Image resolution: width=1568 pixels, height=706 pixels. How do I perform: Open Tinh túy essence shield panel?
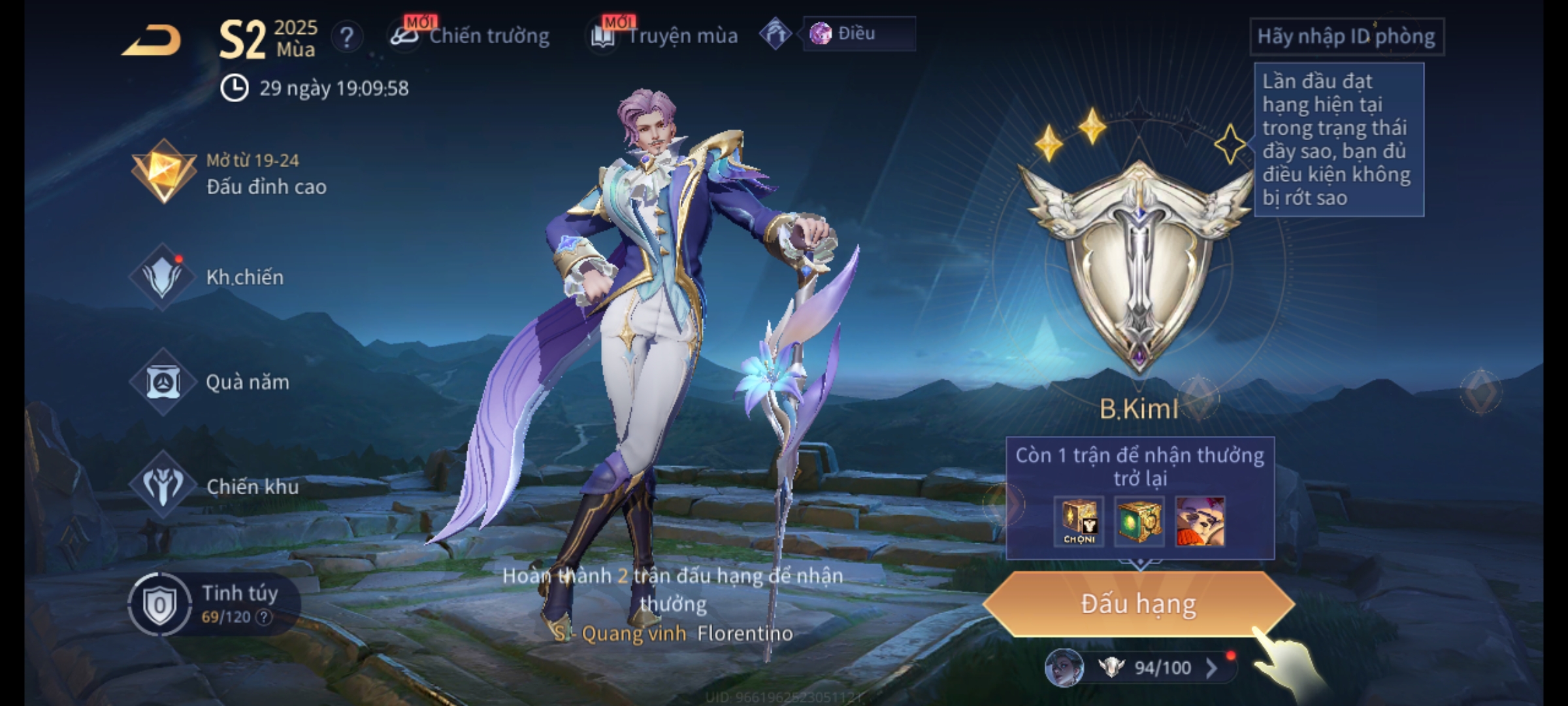coord(216,604)
